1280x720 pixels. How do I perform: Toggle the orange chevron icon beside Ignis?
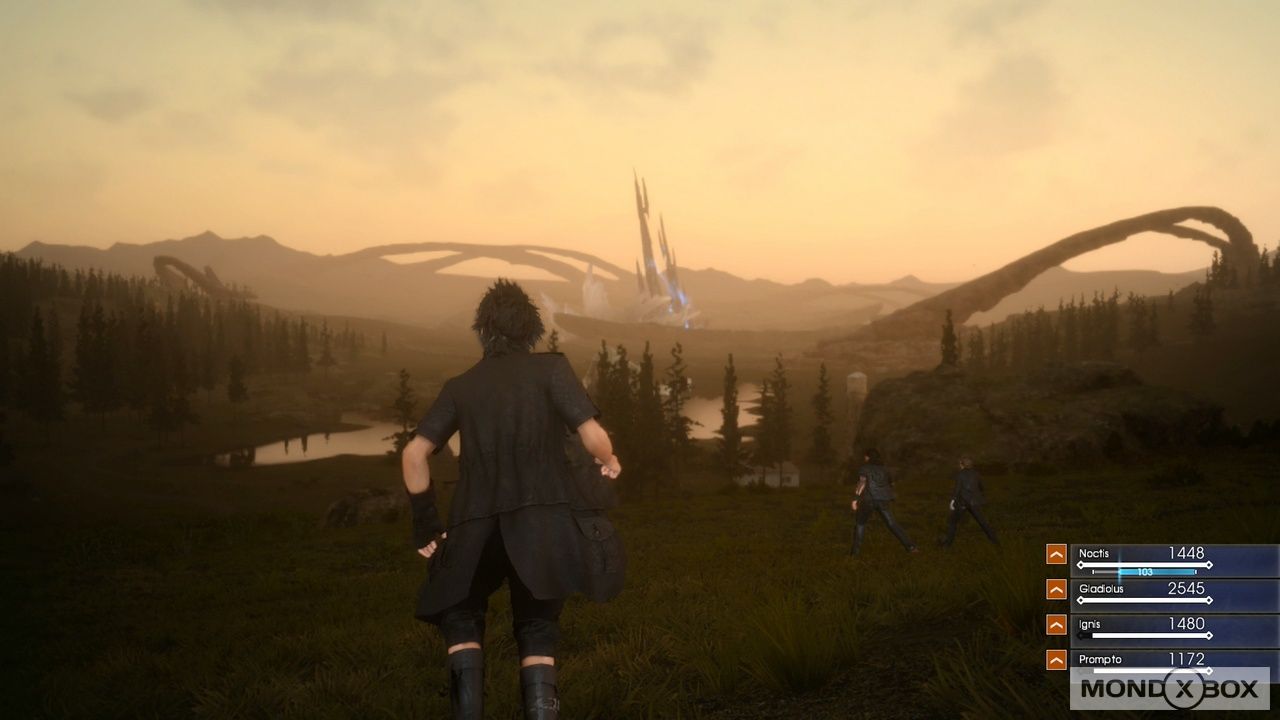(1056, 624)
